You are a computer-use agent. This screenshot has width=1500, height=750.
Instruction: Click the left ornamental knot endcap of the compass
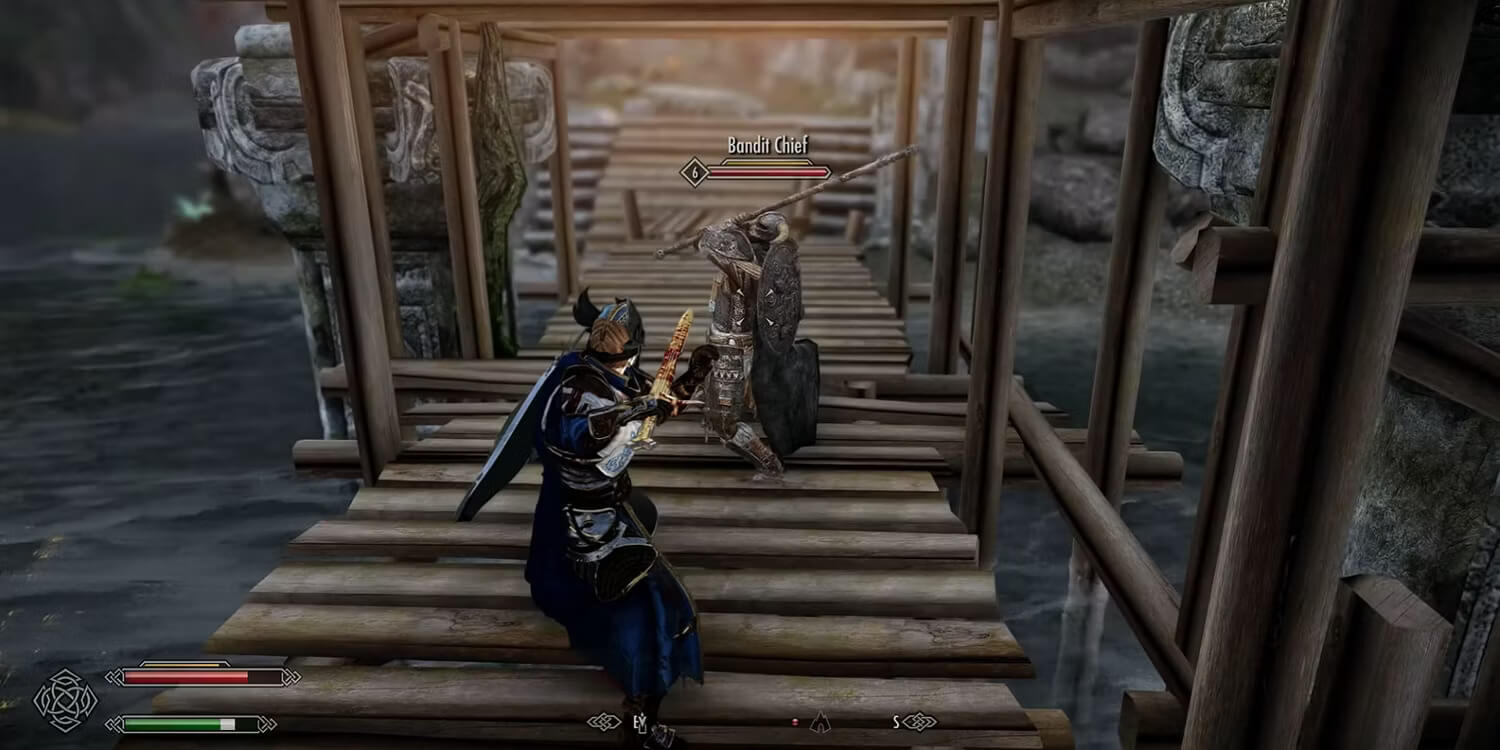coord(604,721)
